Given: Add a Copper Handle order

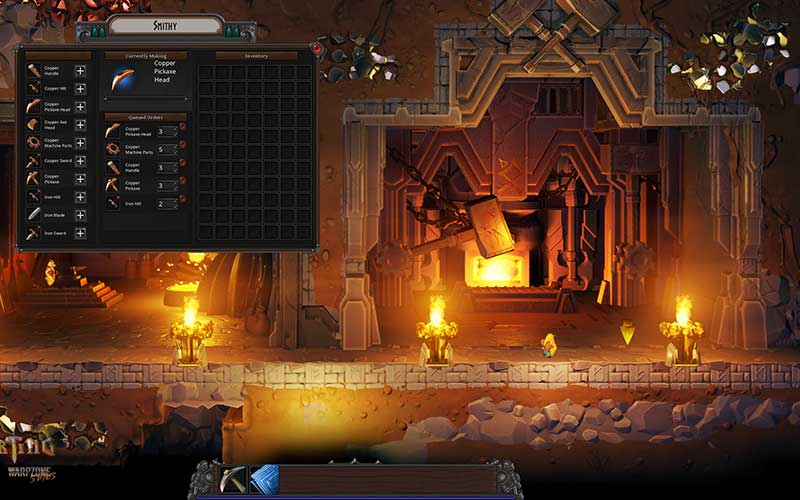Looking at the screenshot, I should pyautogui.click(x=80, y=70).
